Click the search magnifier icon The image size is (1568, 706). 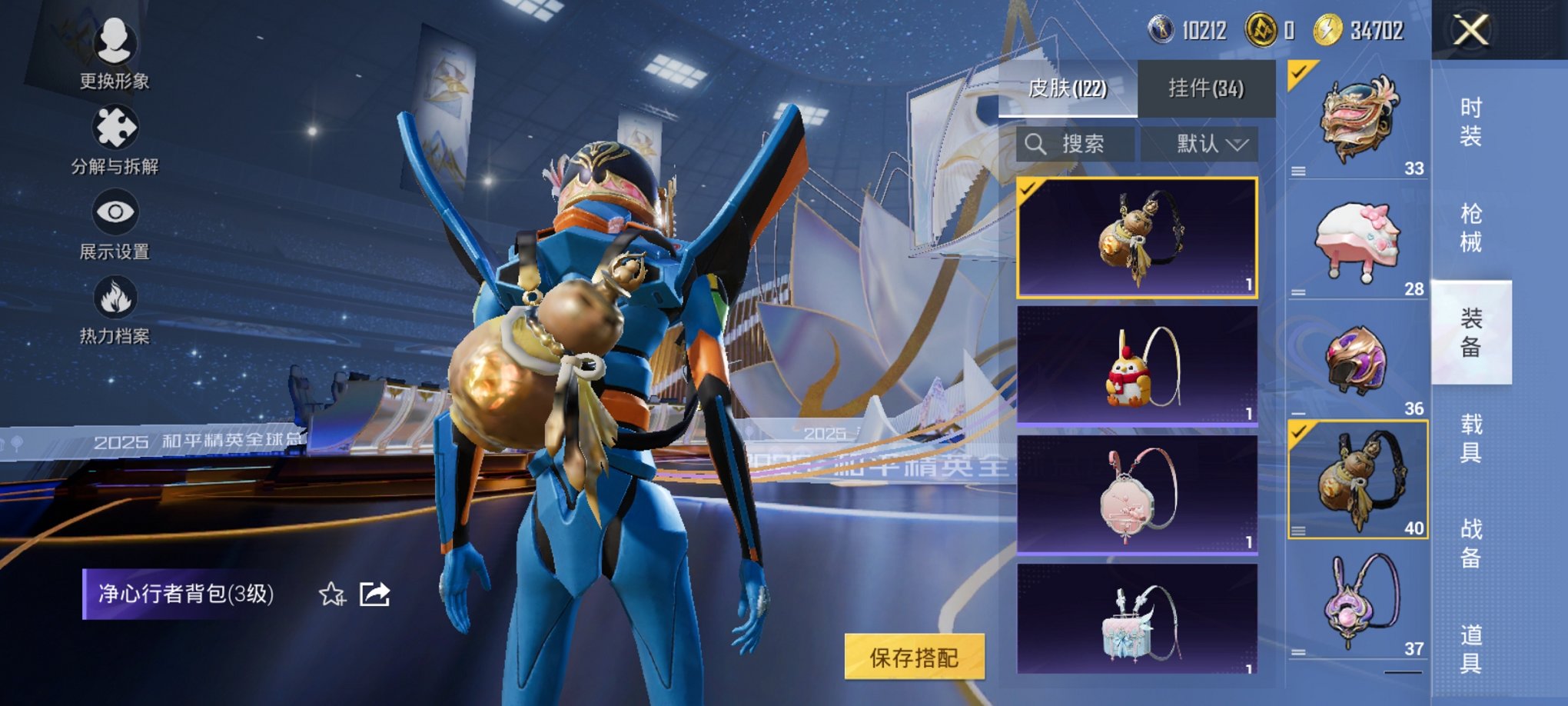tap(1037, 145)
